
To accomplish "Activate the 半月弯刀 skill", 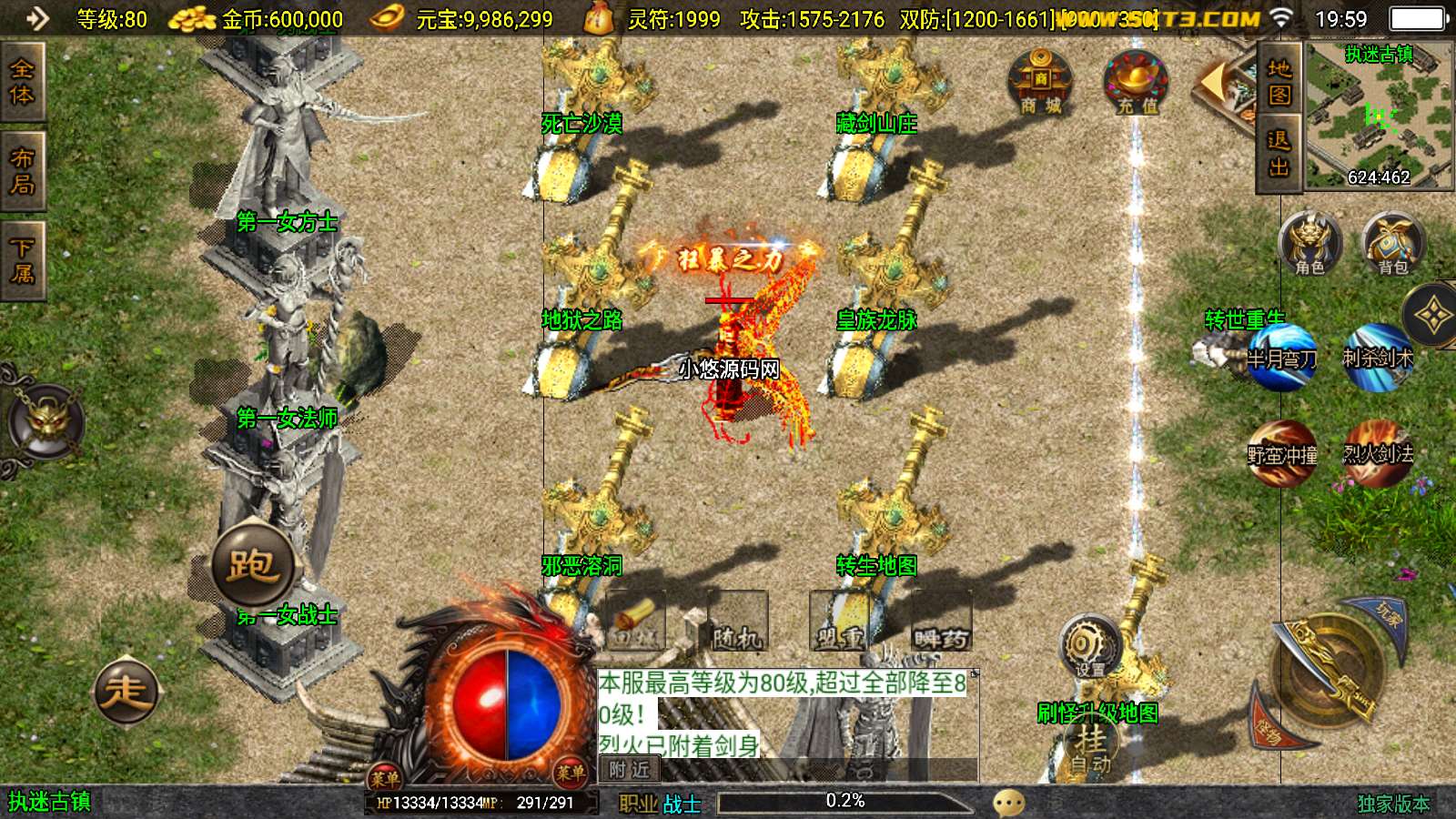I will coord(1281,357).
